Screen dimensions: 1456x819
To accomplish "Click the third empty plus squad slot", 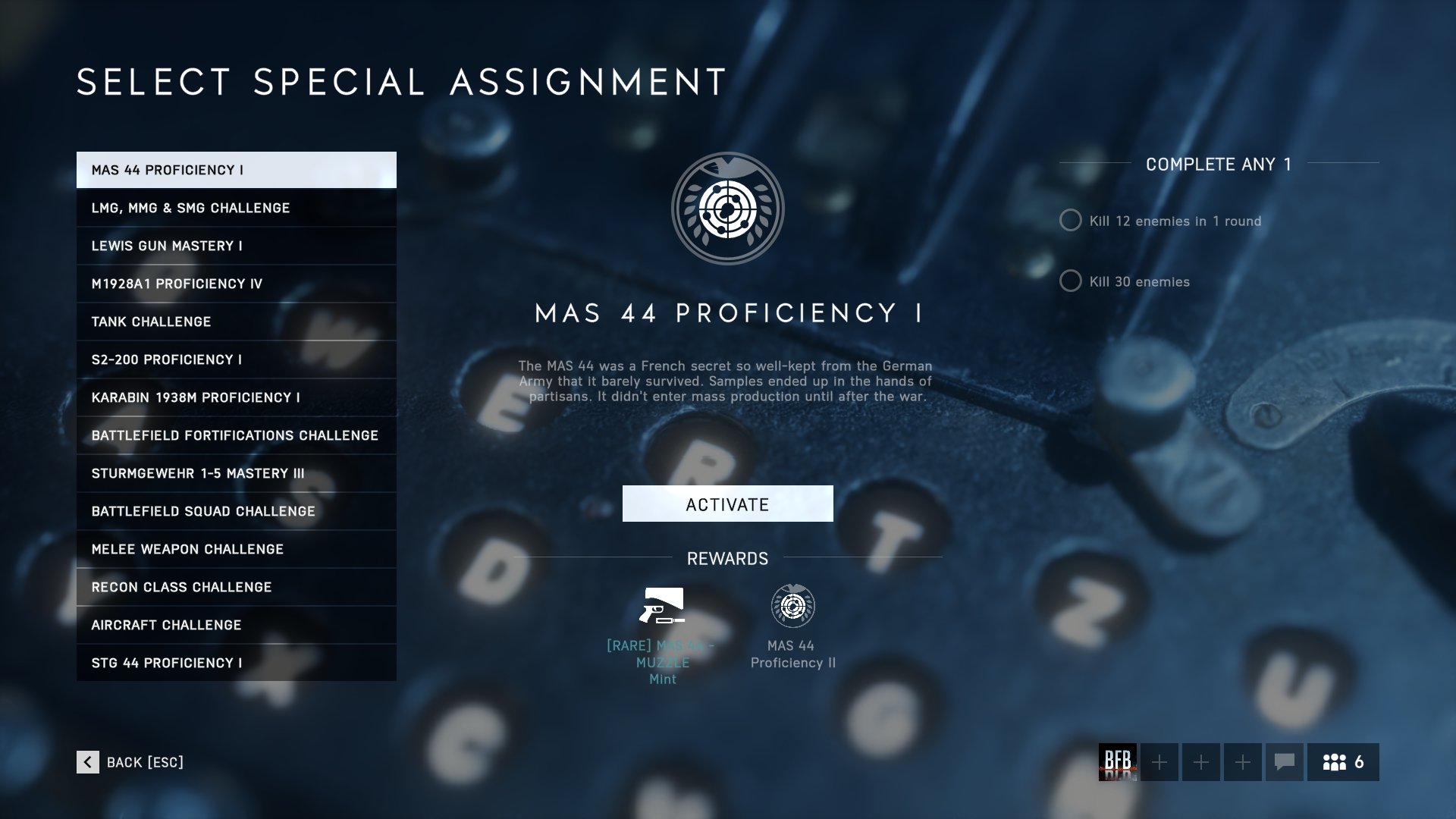I will pos(1242,762).
